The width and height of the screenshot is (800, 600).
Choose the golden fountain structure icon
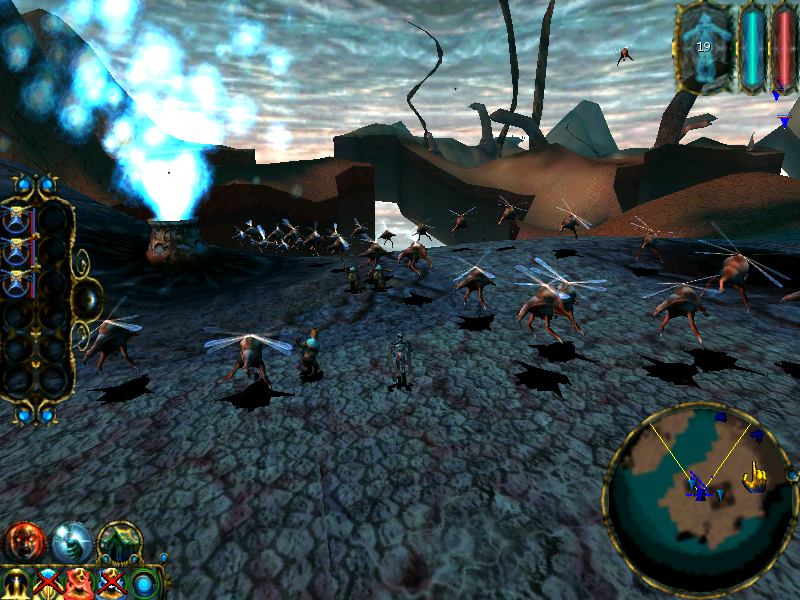click(x=16, y=583)
